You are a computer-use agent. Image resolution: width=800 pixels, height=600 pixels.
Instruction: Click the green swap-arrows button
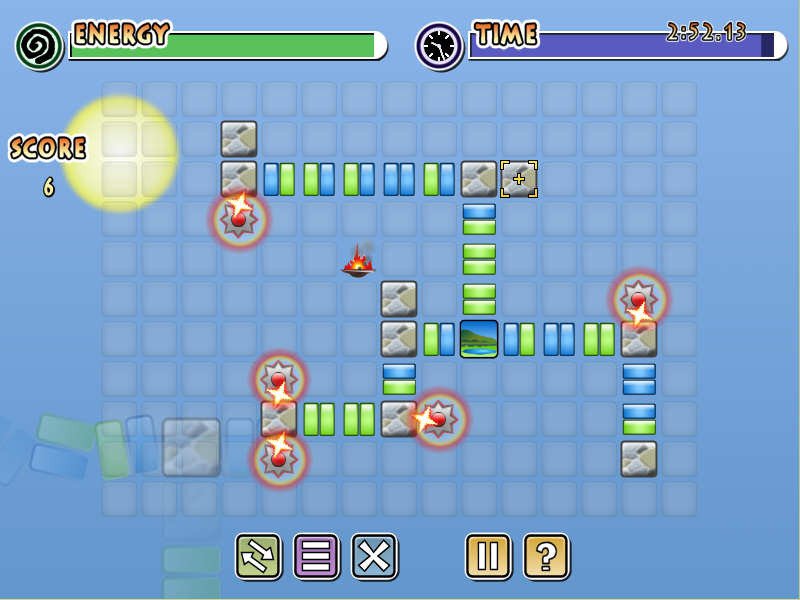[258, 556]
